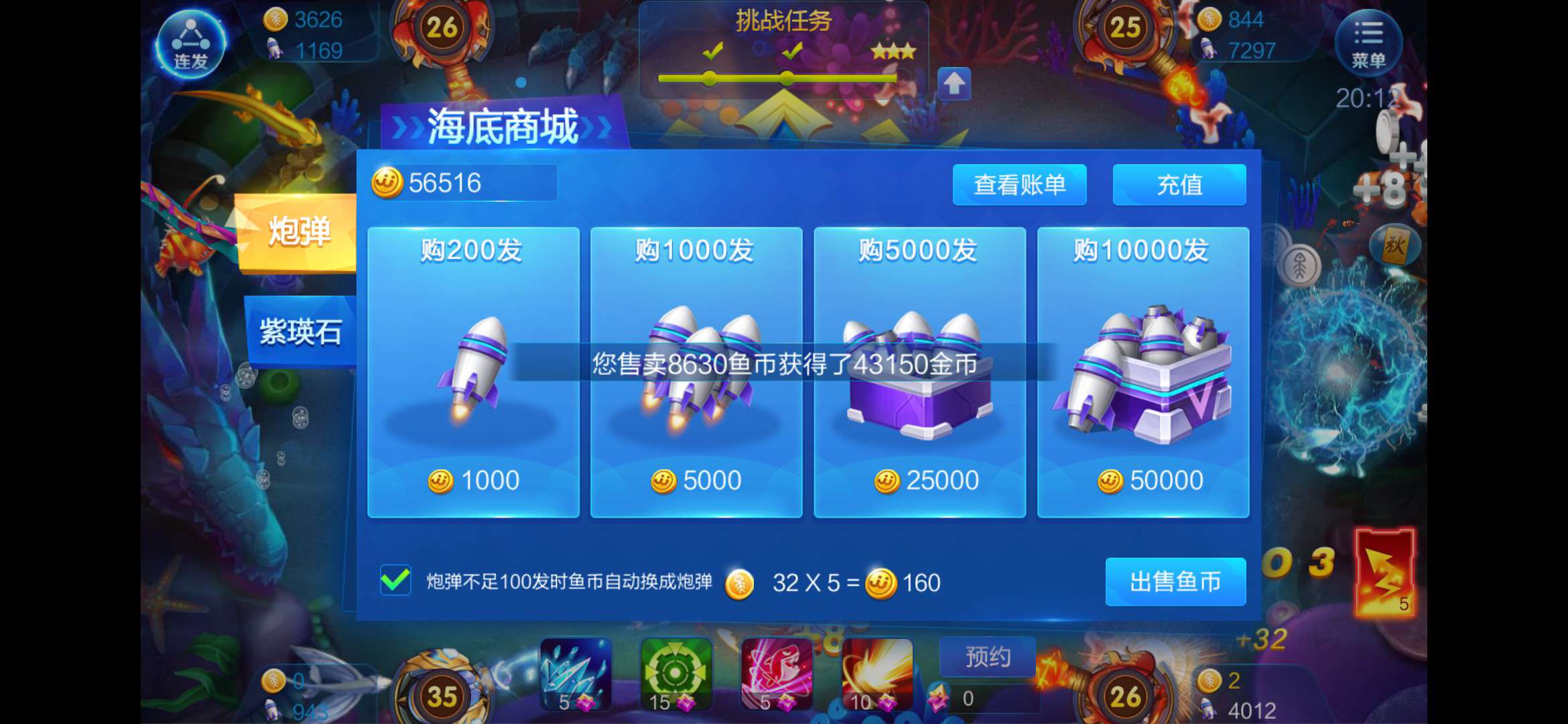Disable auto-convert fish coins to bullets checkbox
Viewport: 1568px width, 724px height.
coord(395,582)
